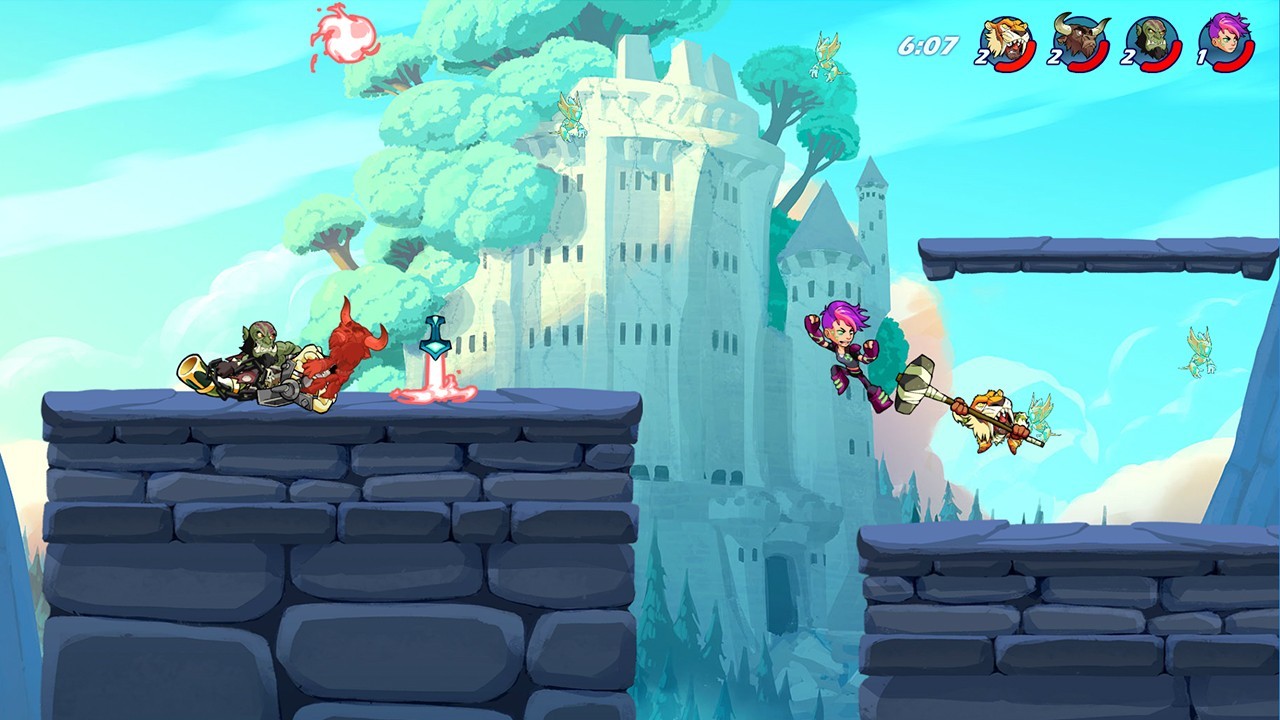The width and height of the screenshot is (1280, 720).
Task: Select the purple-haired fighter portrait
Action: (x=1228, y=42)
